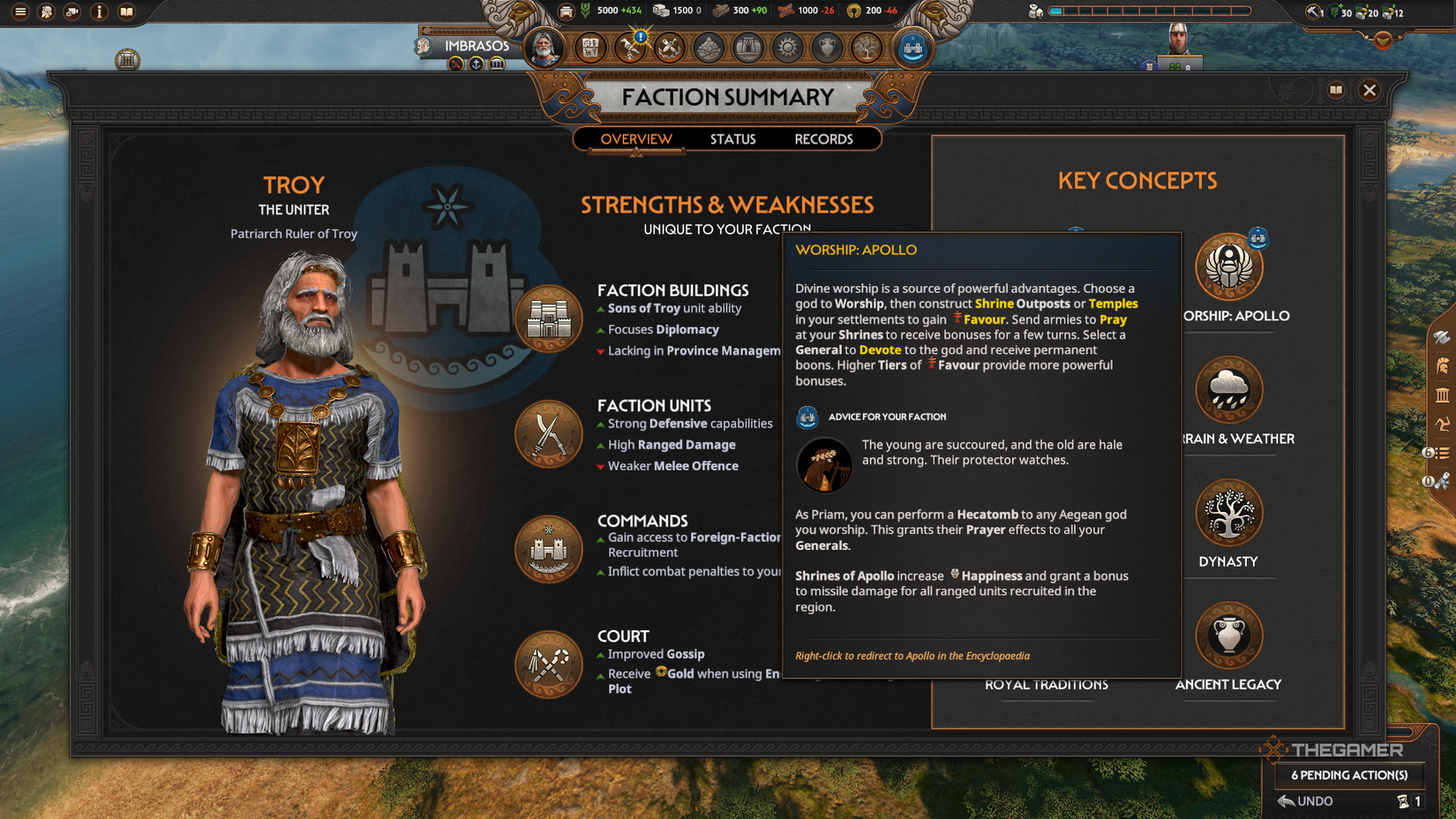
Task: Expand the list marked 0 on the map edge
Action: (1442, 480)
